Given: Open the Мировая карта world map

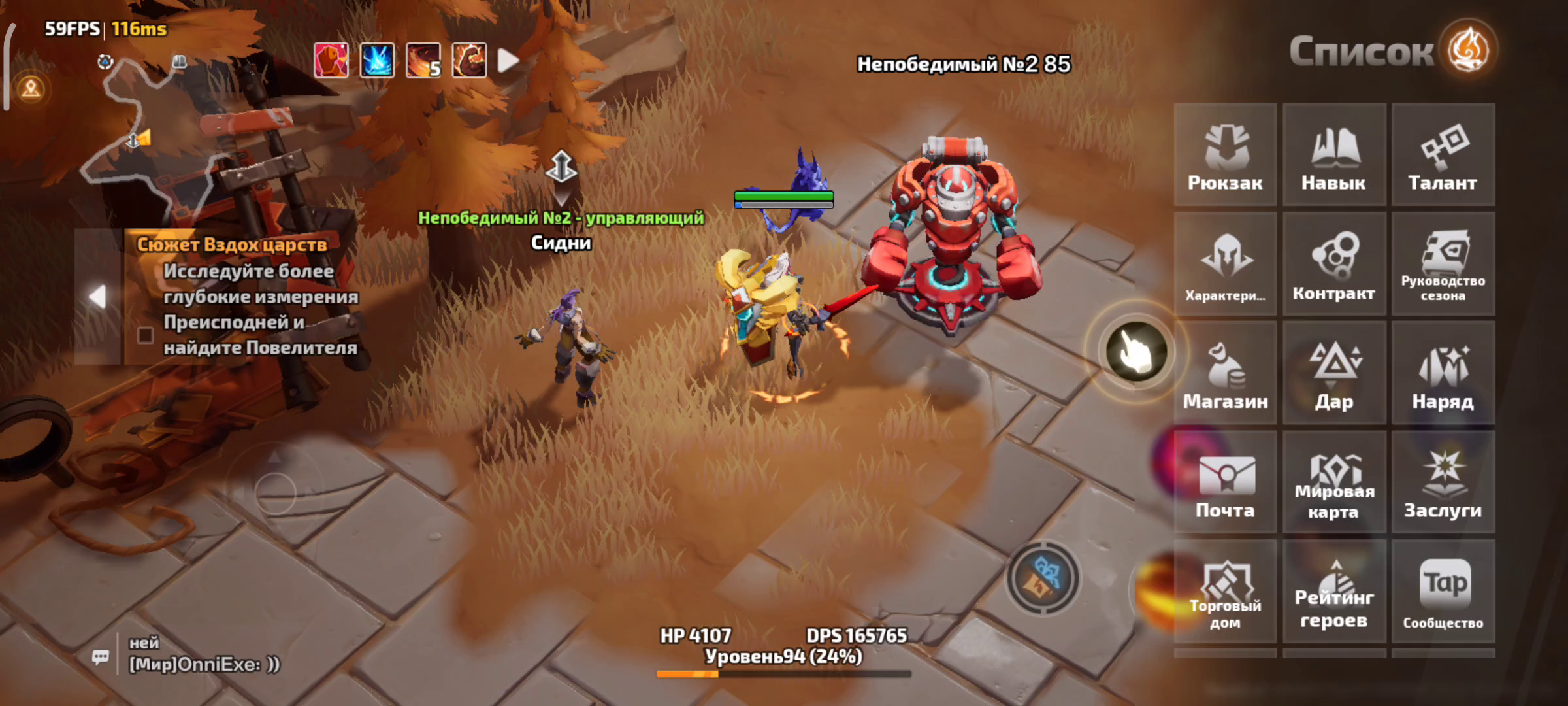Looking at the screenshot, I should (x=1334, y=482).
